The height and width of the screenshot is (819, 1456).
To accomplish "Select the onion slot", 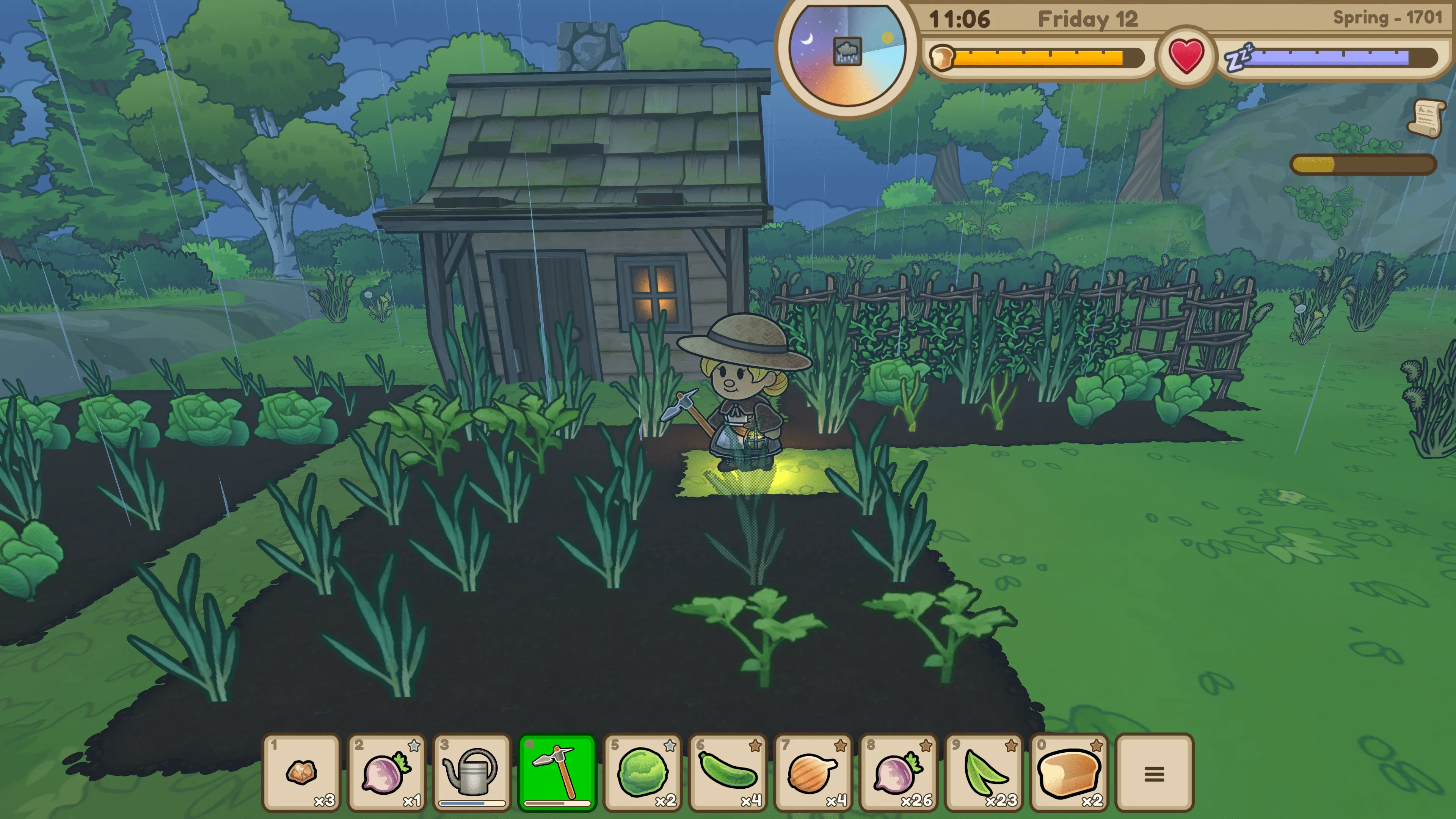I will point(813,772).
